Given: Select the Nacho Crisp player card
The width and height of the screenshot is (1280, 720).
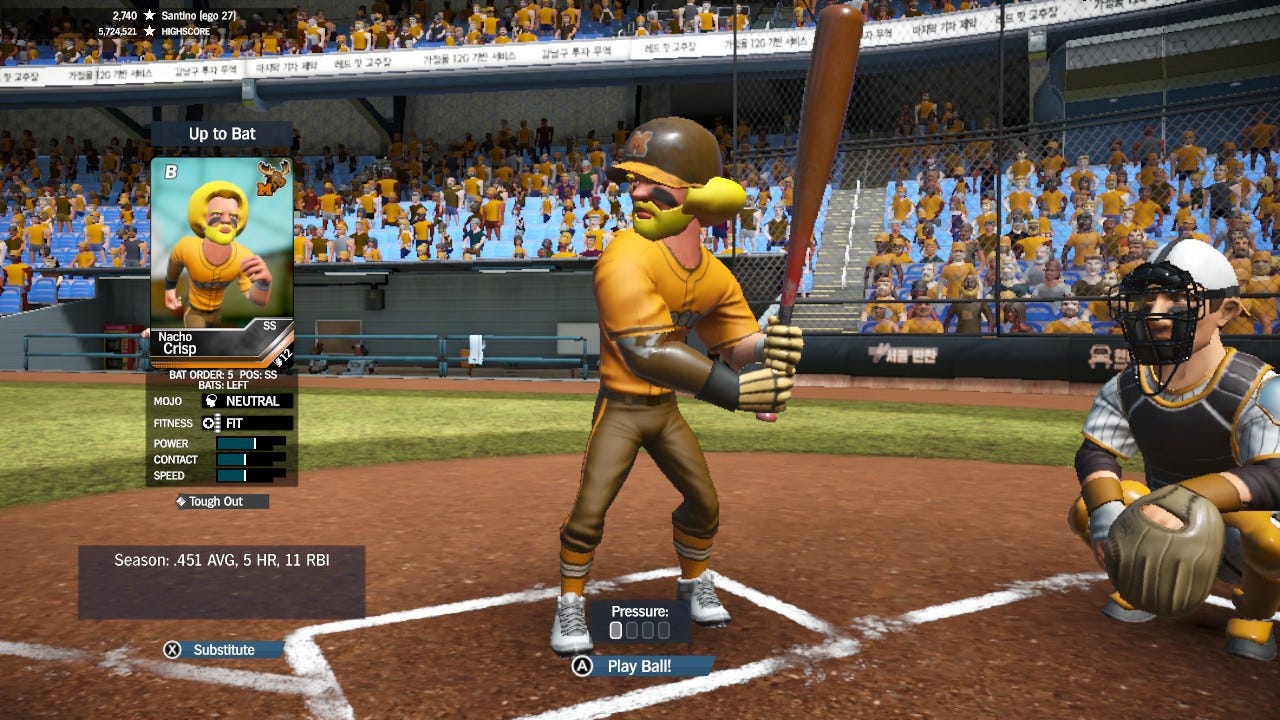Looking at the screenshot, I should (x=221, y=263).
